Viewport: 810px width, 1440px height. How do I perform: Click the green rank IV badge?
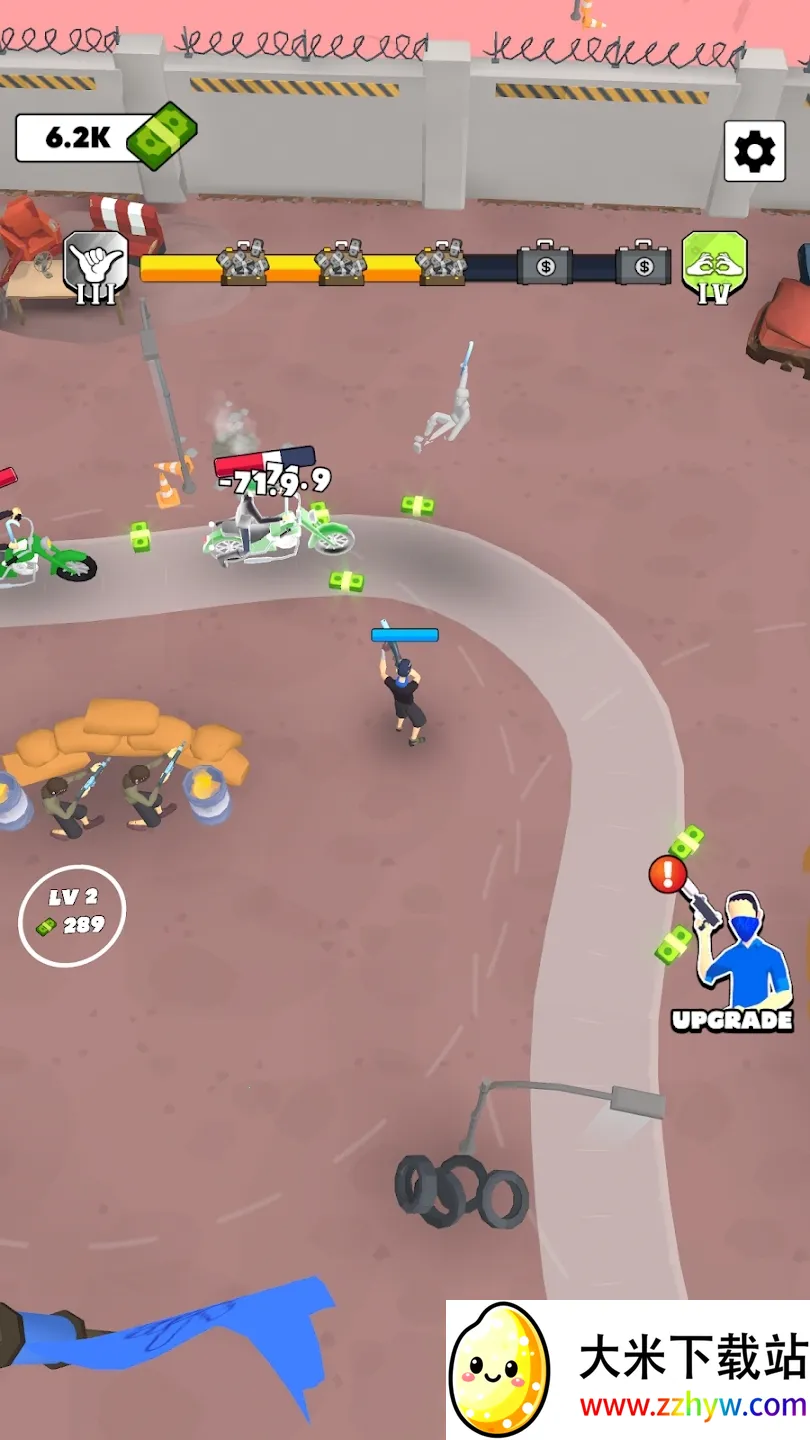pyautogui.click(x=714, y=266)
